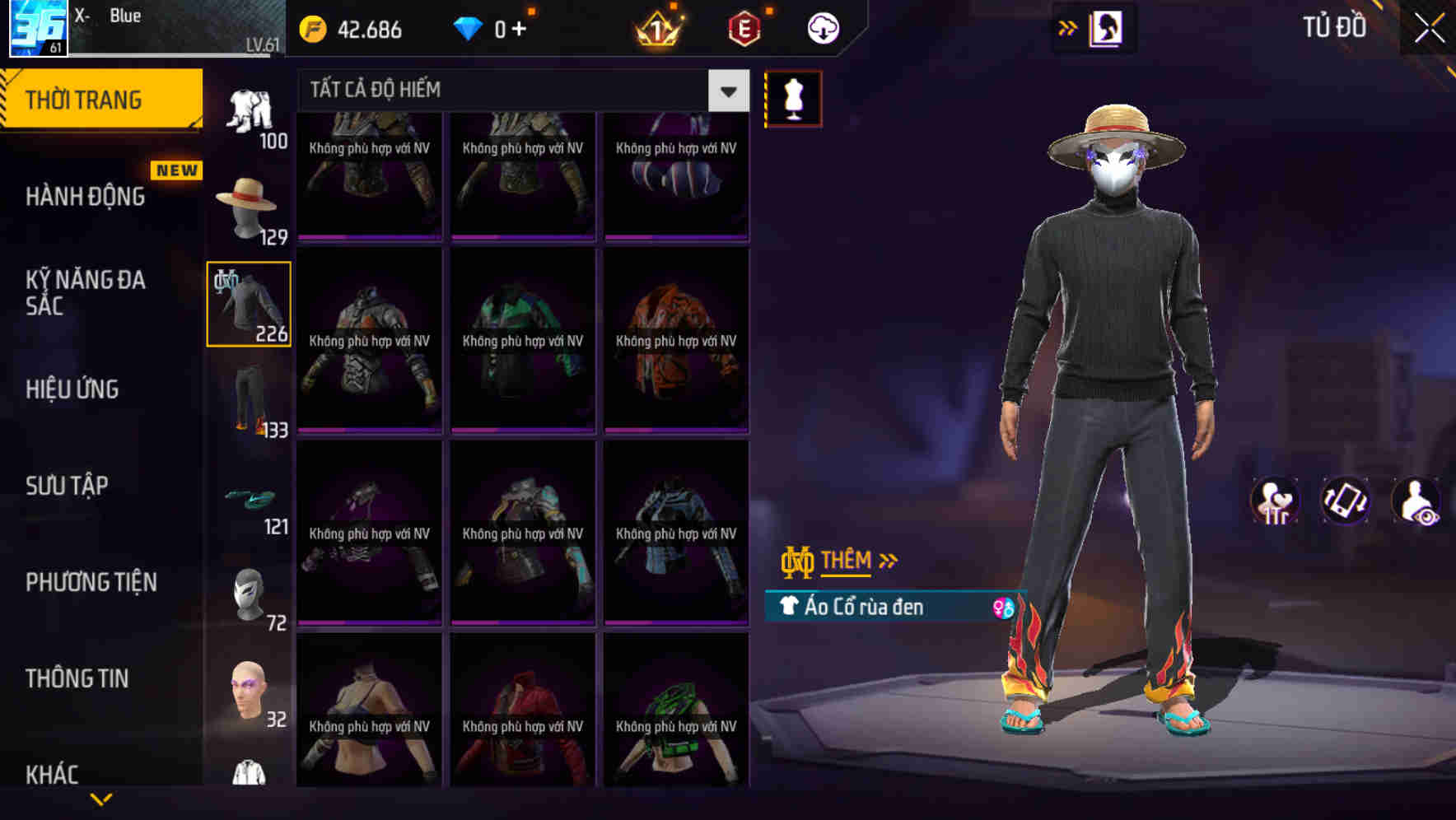Click the cloud download icon in the top bar
The height and width of the screenshot is (820, 1456).
pos(821,27)
